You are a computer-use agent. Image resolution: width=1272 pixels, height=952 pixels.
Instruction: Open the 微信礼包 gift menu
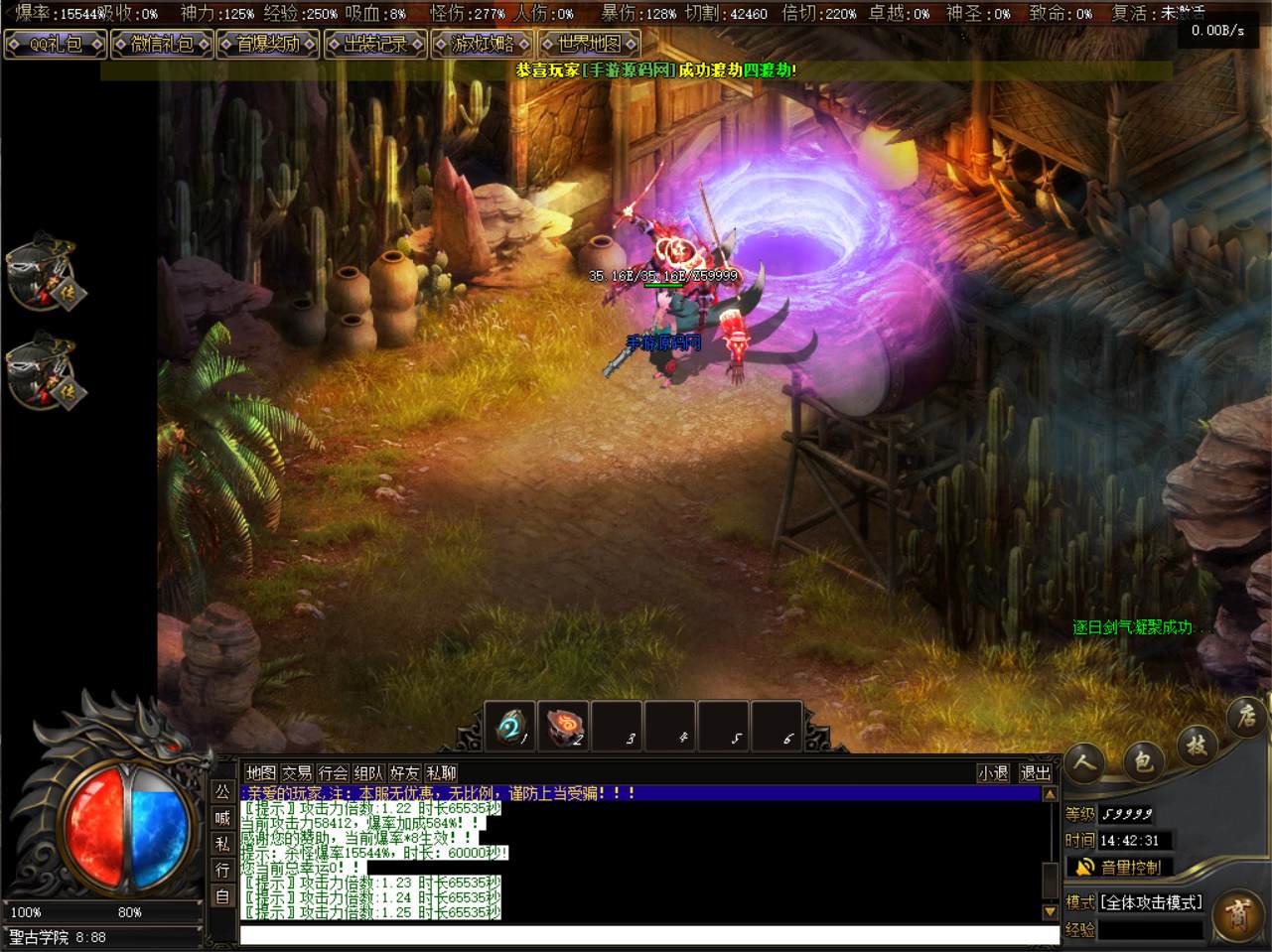pyautogui.click(x=162, y=45)
